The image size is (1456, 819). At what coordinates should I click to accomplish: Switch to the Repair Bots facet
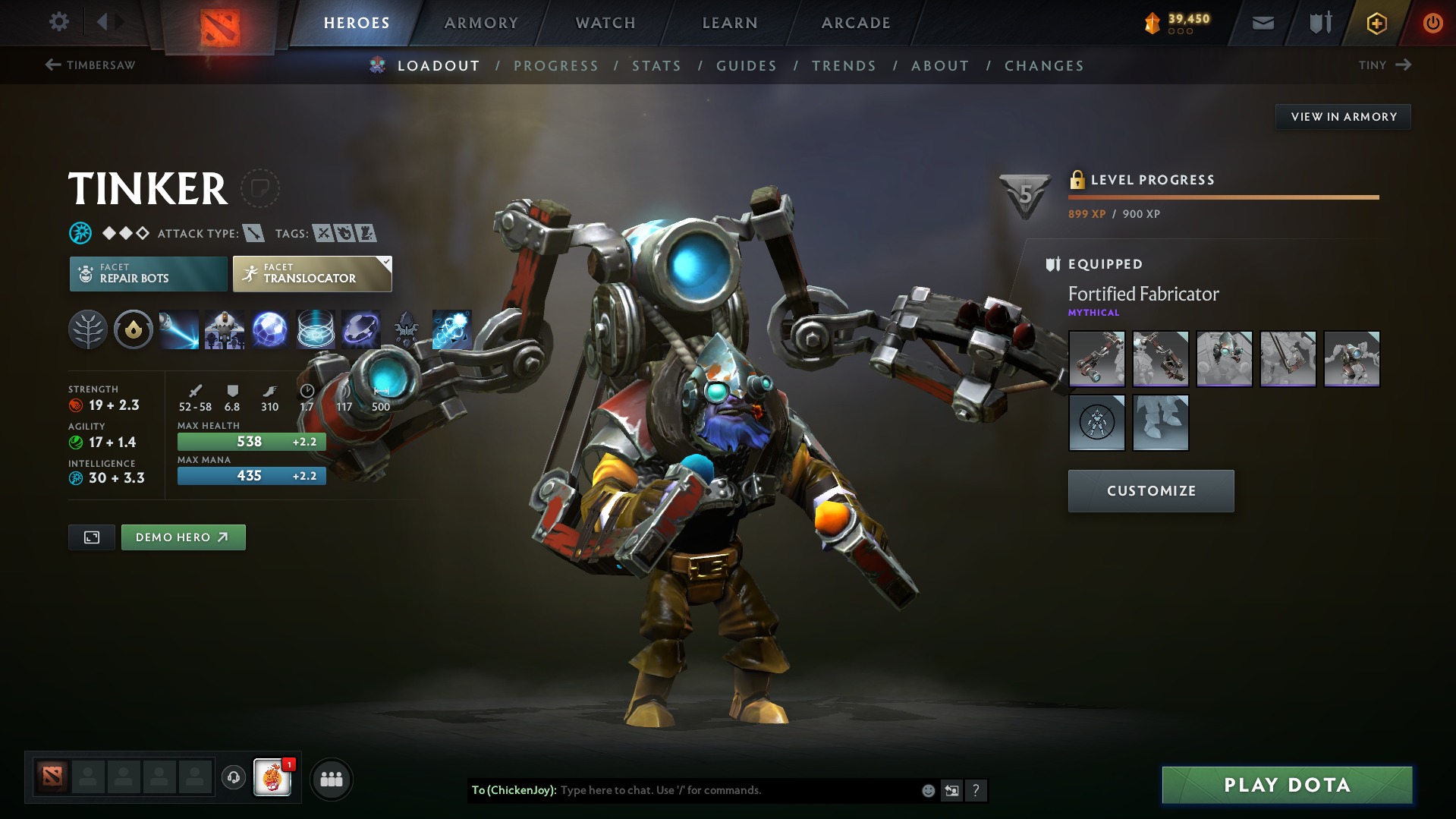[x=148, y=273]
